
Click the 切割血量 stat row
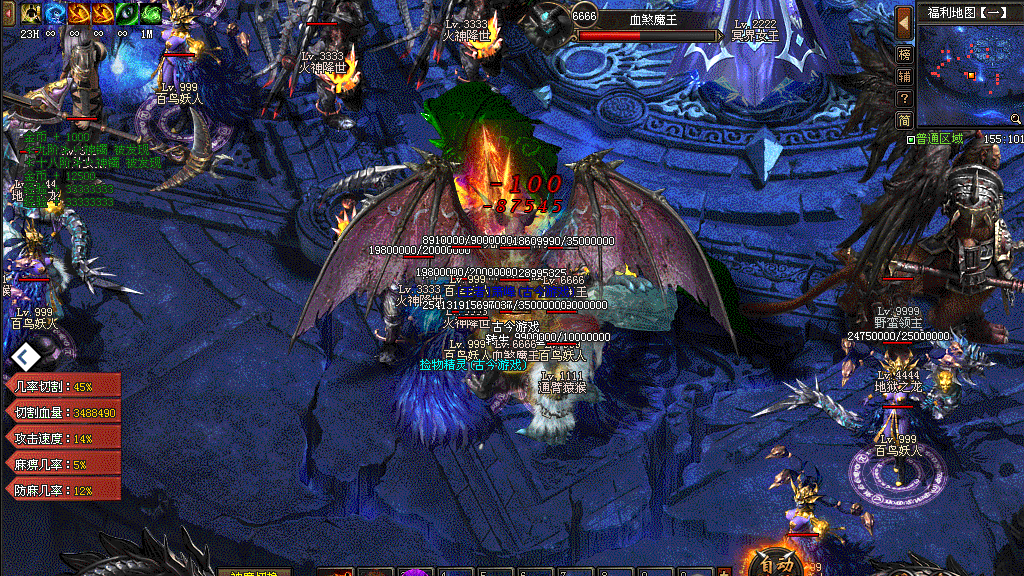64,412
